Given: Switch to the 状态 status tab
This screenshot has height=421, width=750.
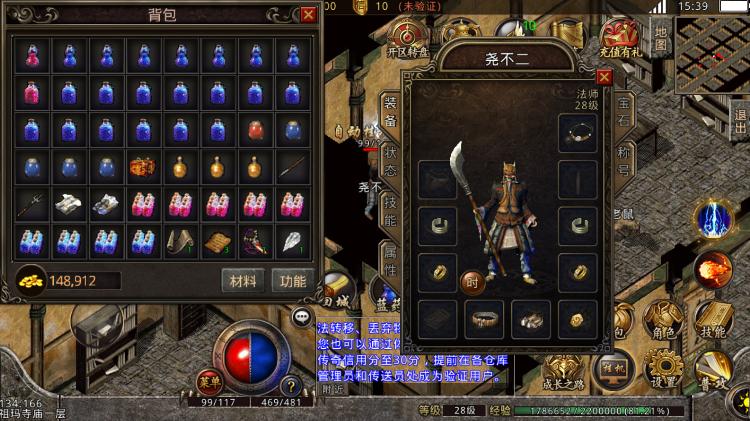Looking at the screenshot, I should click(x=390, y=164).
